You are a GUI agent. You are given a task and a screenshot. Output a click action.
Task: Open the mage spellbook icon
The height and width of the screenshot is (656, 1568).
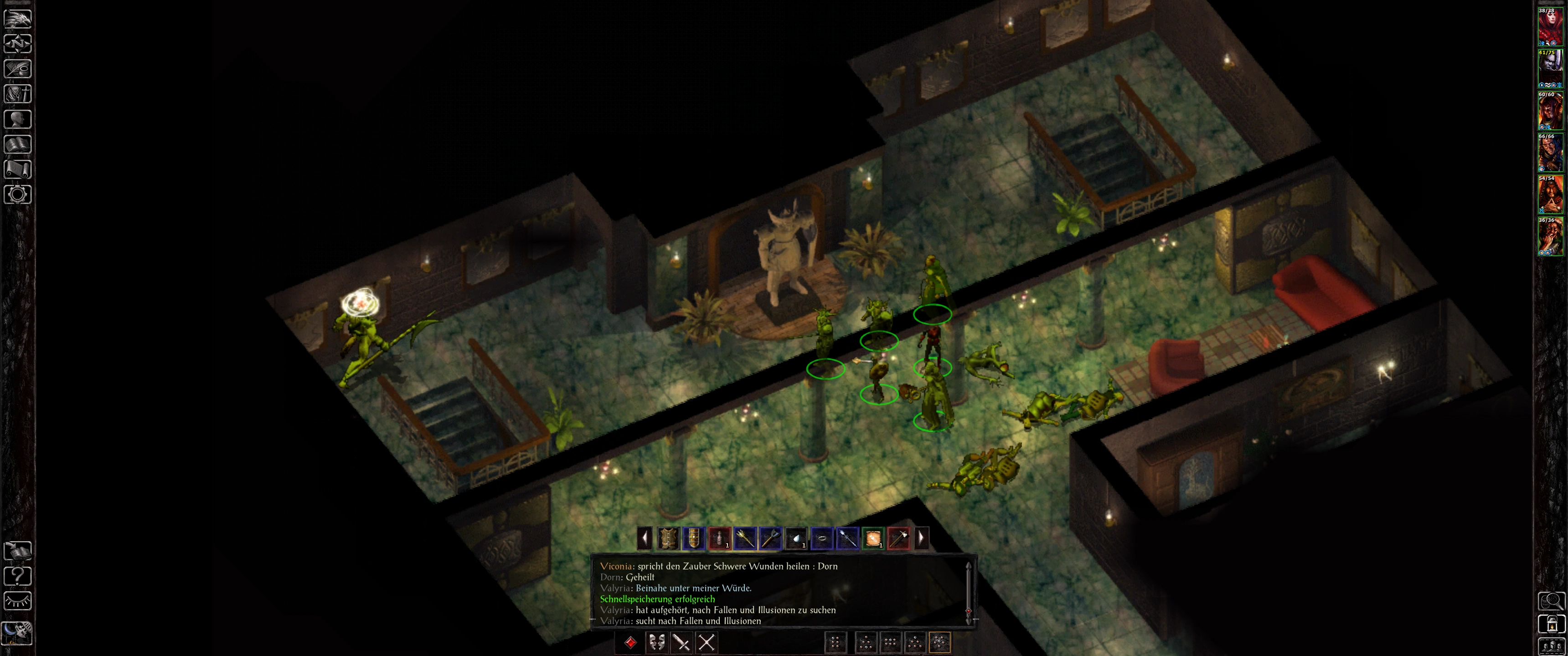pyautogui.click(x=18, y=144)
